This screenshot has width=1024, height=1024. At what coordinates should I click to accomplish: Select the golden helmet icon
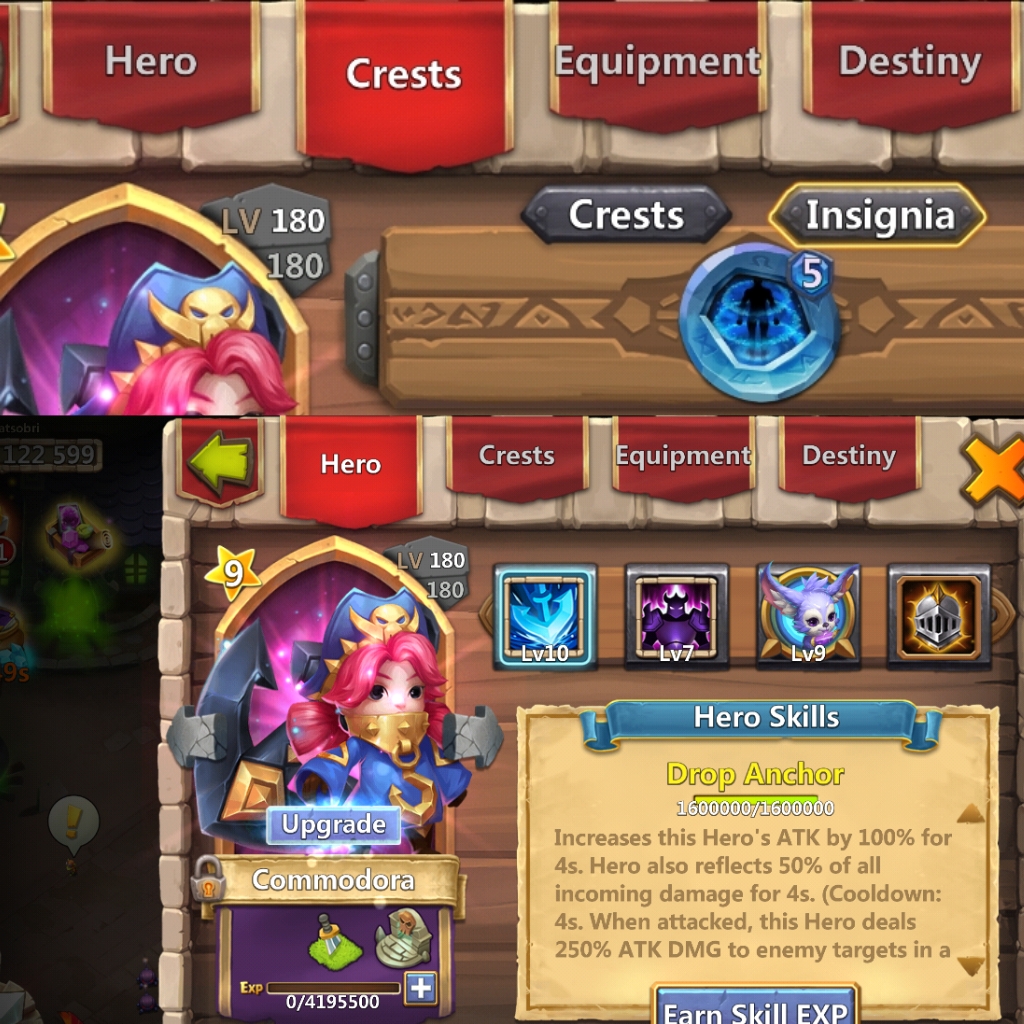938,615
